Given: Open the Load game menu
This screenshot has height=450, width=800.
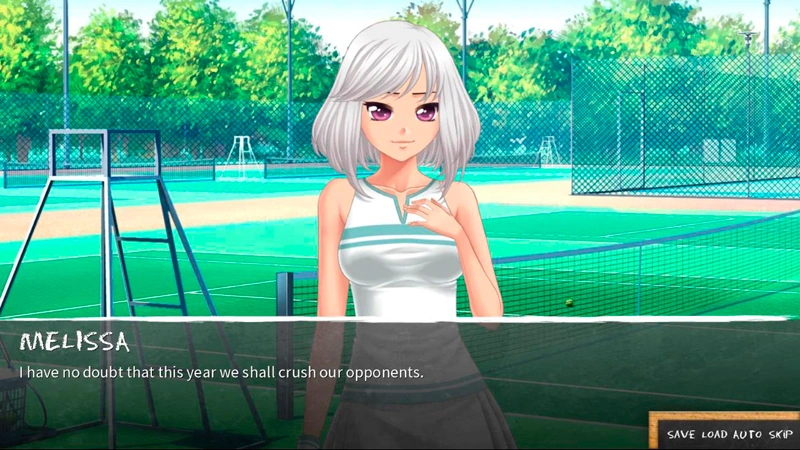Looking at the screenshot, I should 714,435.
